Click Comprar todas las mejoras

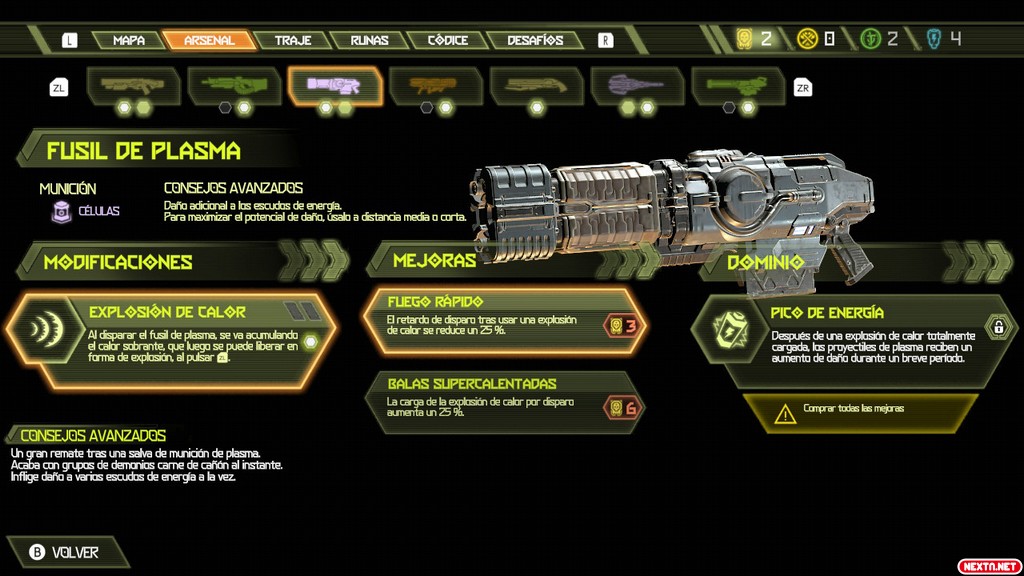pos(860,410)
